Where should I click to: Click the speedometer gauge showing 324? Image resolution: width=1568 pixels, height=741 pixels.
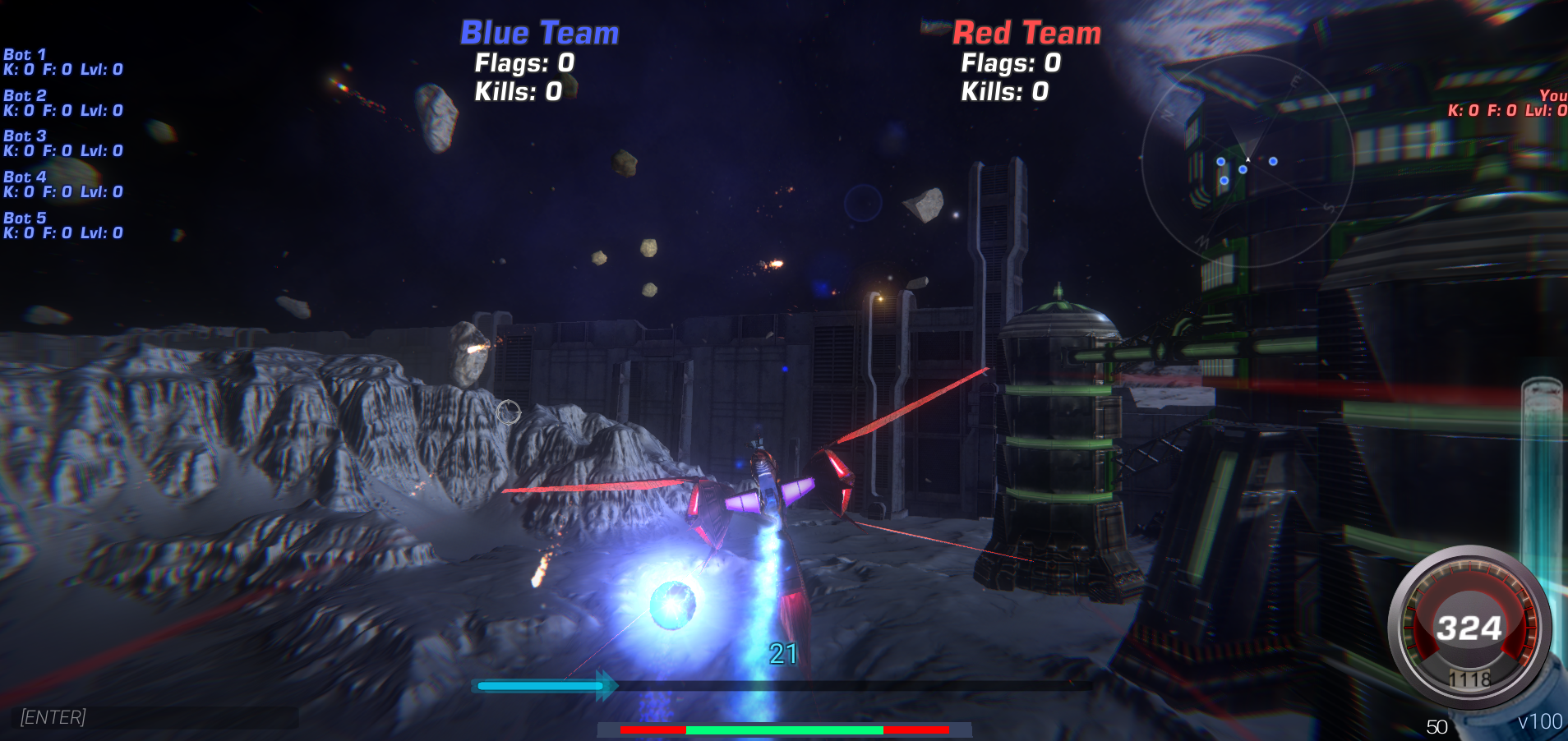pyautogui.click(x=1470, y=627)
